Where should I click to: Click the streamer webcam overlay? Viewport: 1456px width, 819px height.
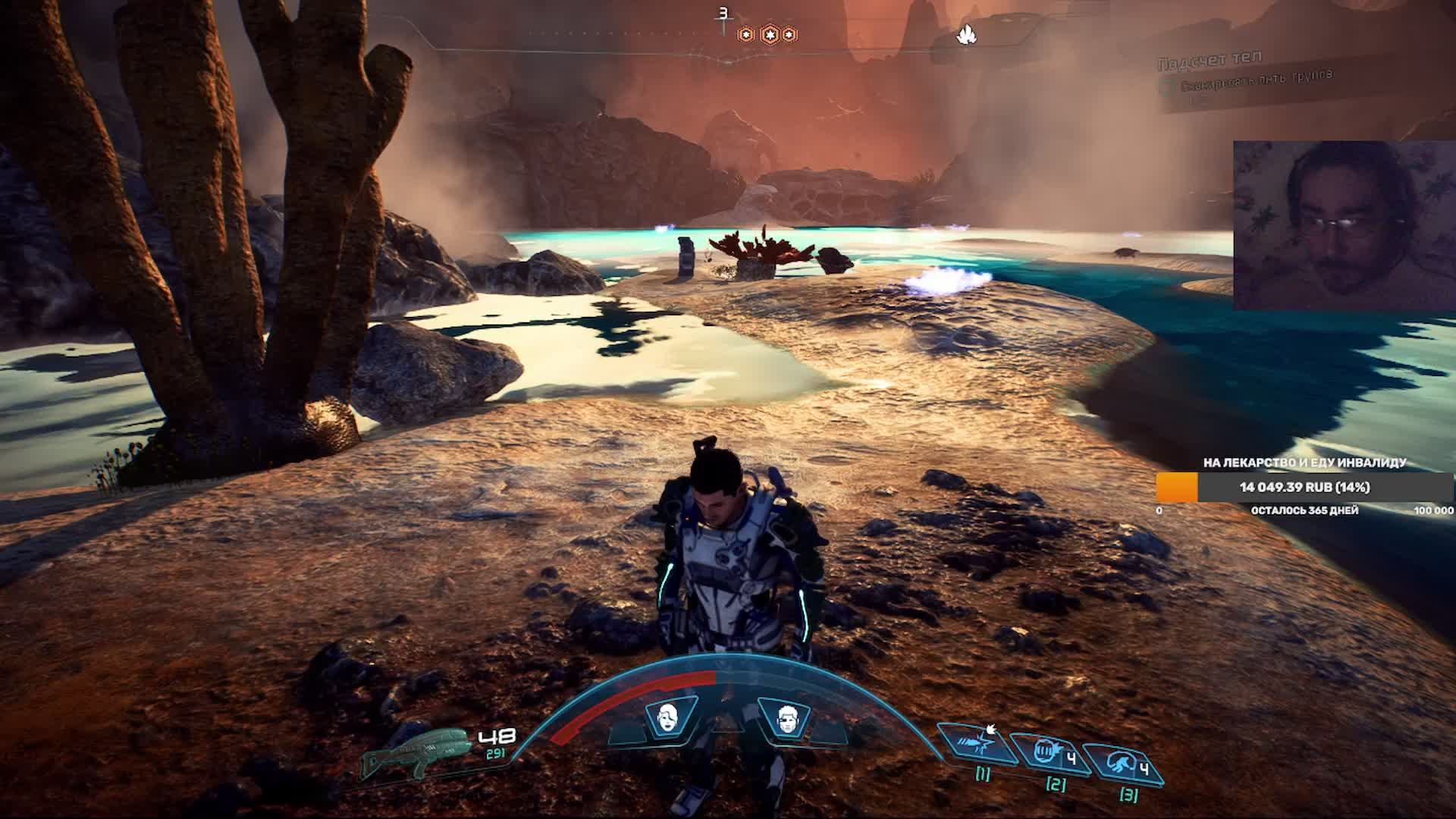tap(1344, 225)
